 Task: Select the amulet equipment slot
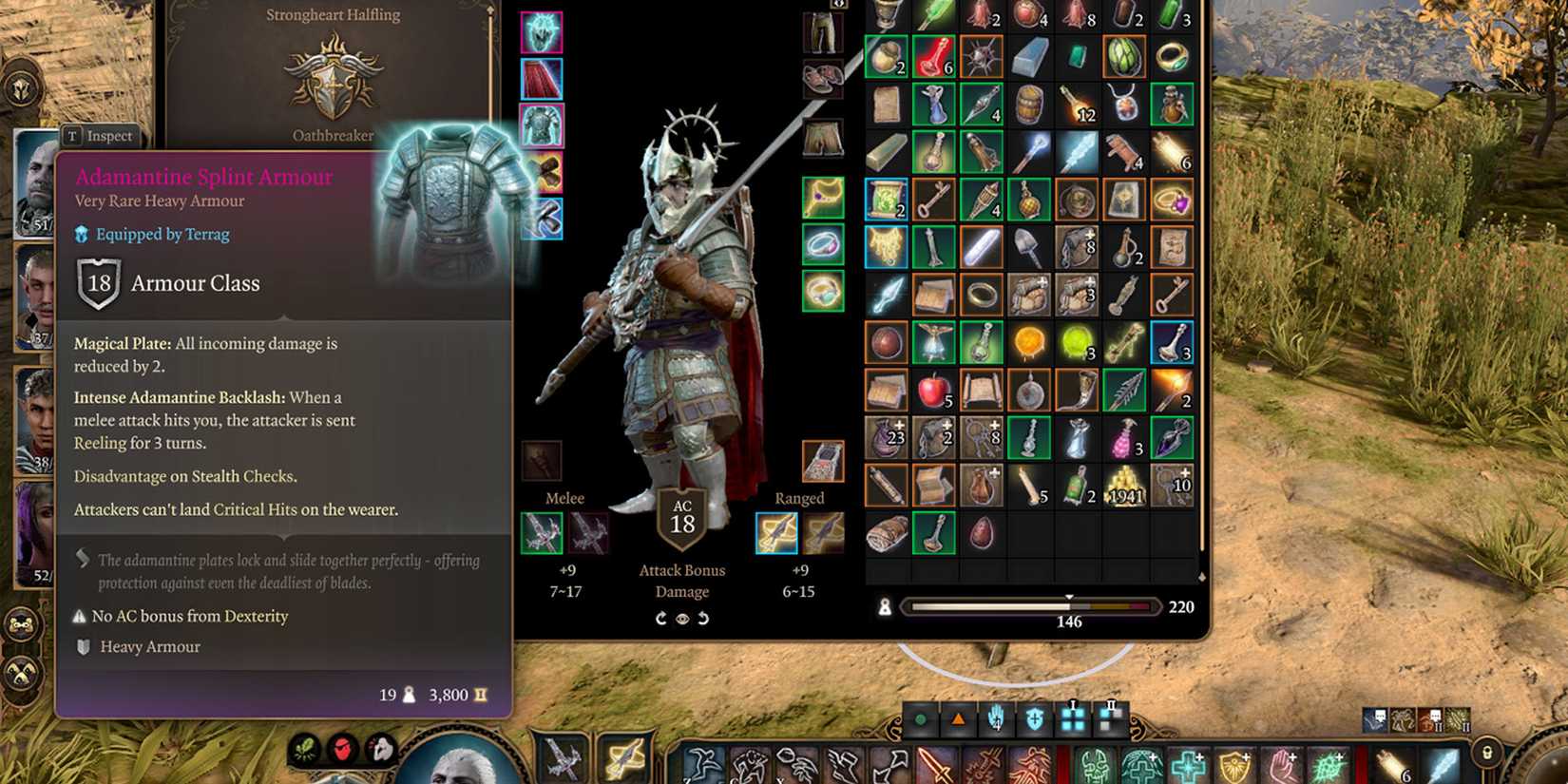823,198
